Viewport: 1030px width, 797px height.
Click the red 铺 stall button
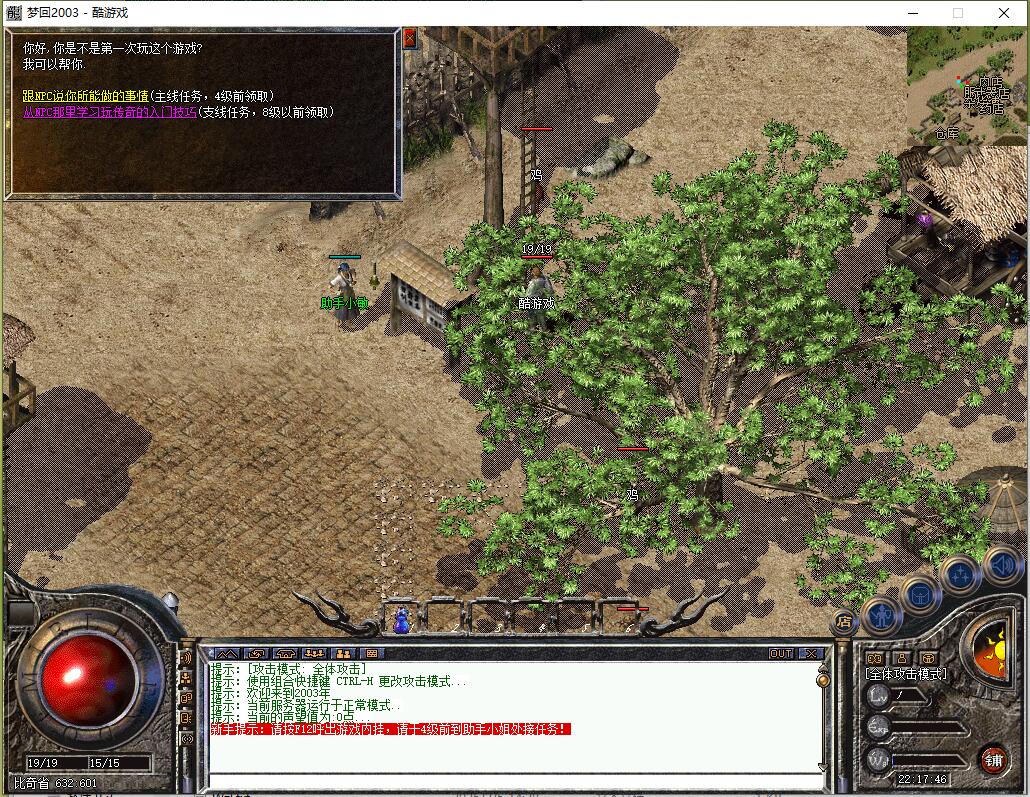pos(993,759)
